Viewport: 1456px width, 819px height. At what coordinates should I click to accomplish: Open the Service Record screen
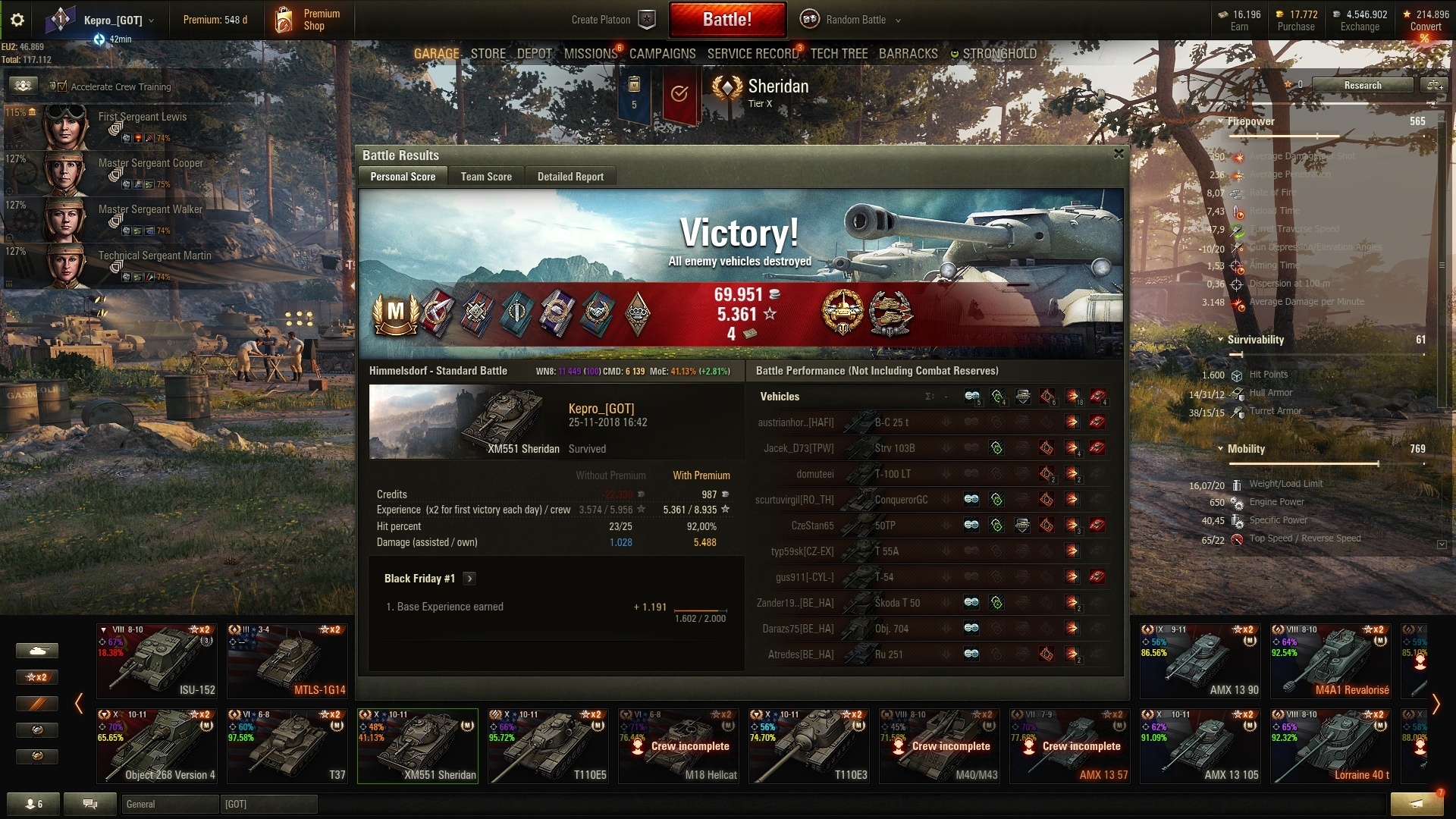tap(752, 54)
